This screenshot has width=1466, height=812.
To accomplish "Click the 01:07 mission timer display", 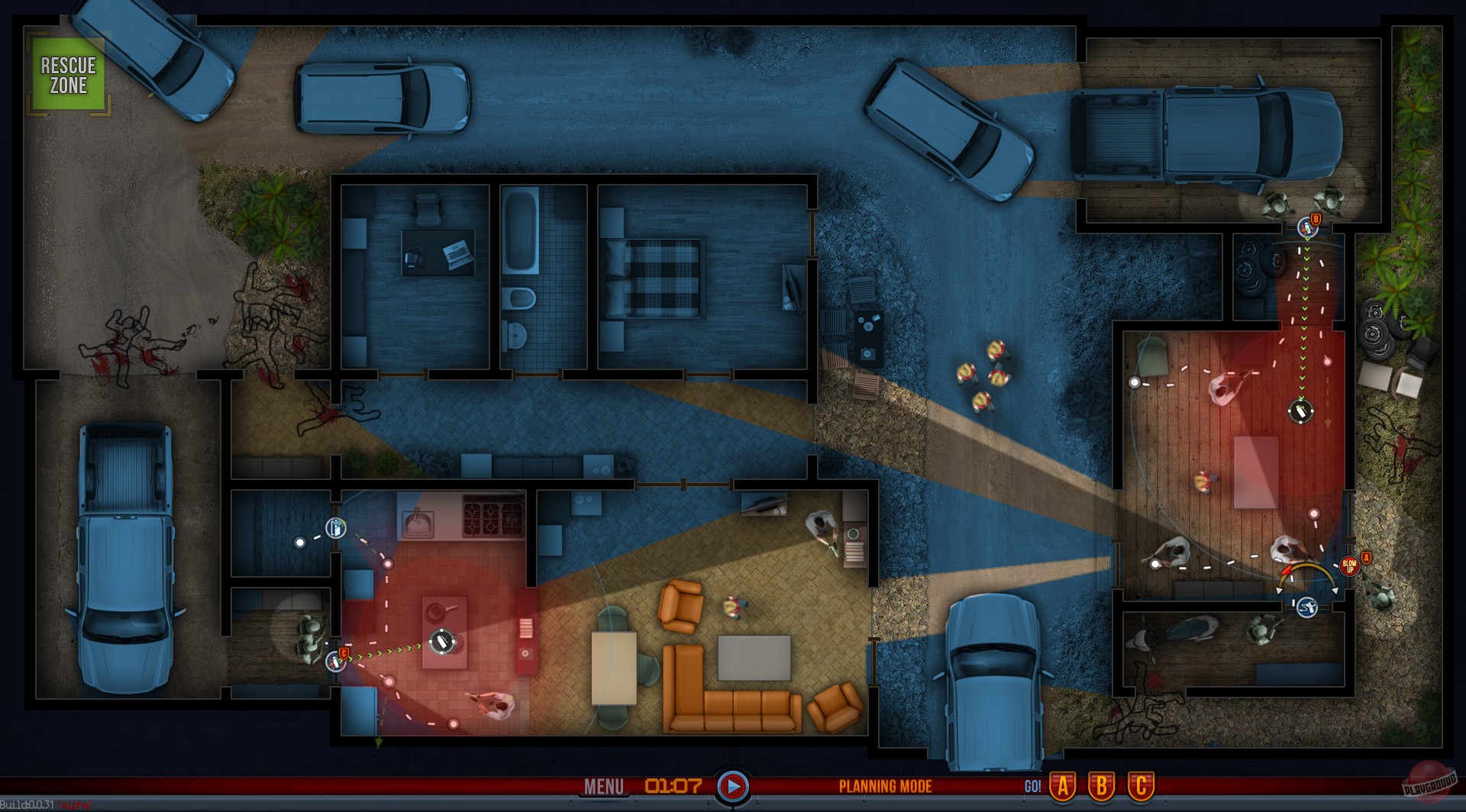I will point(675,787).
